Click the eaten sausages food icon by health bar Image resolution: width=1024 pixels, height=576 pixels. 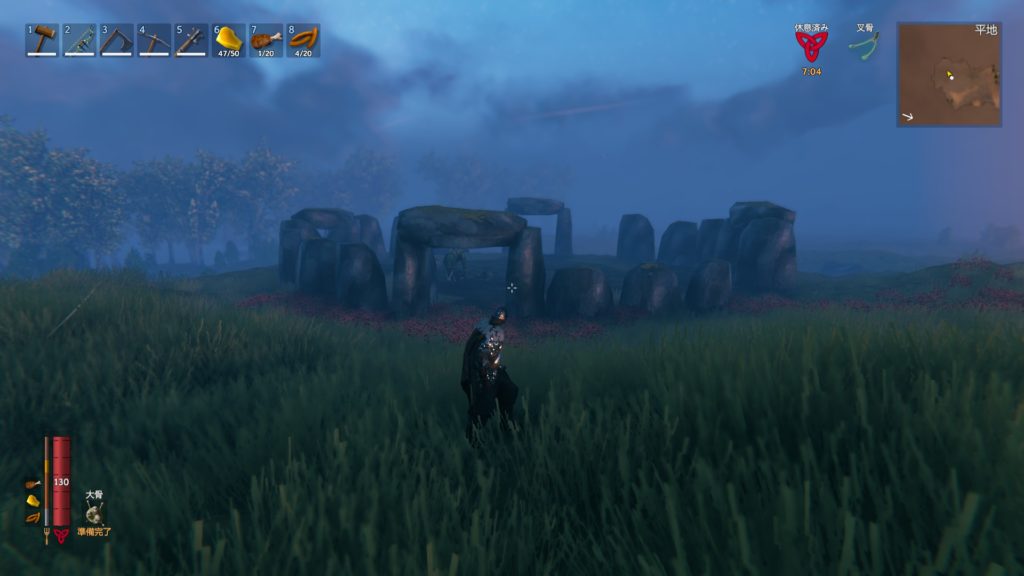(x=33, y=517)
